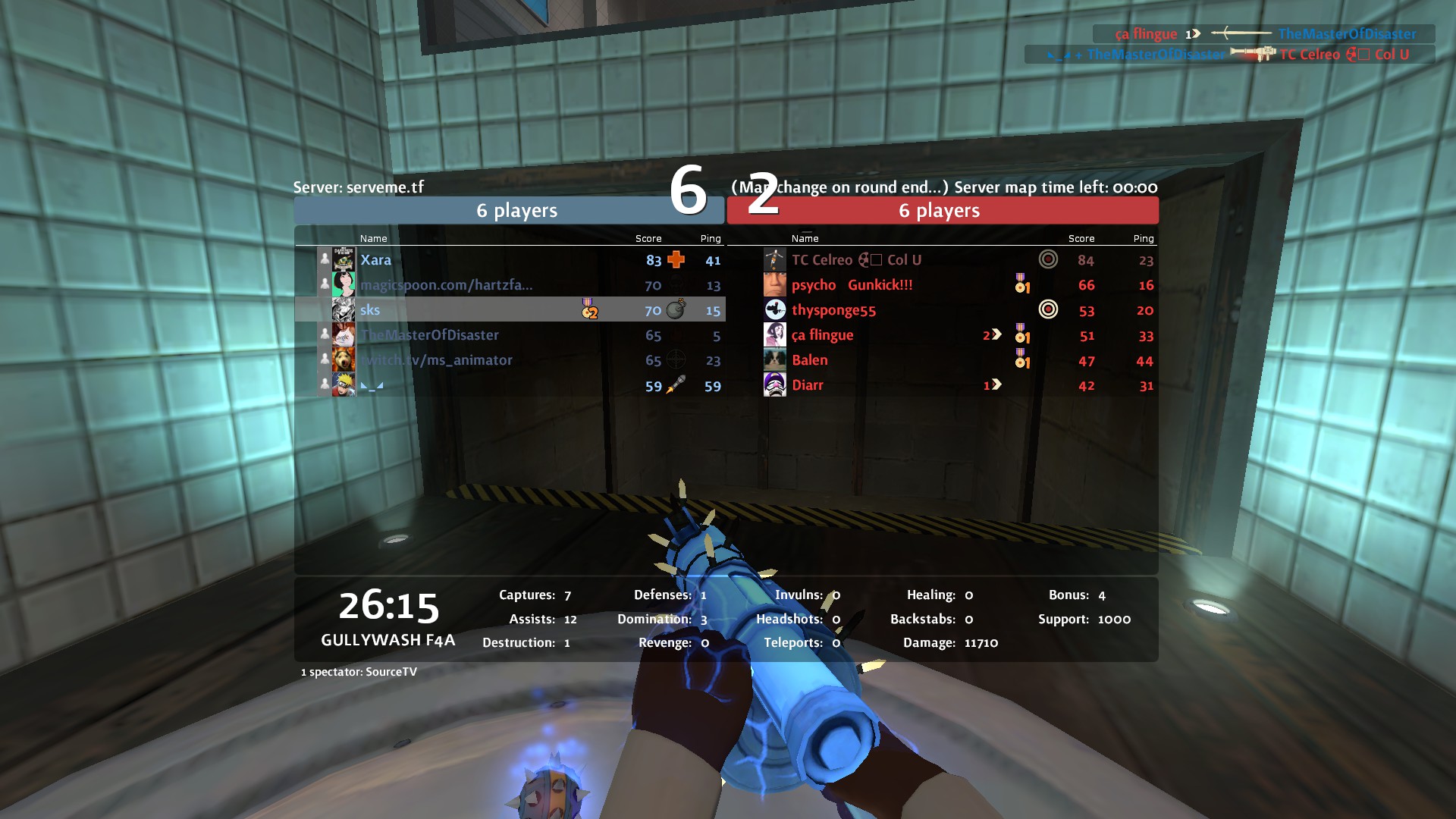Click psycho Gunkick!!!'s avatar thumbnail
Image resolution: width=1456 pixels, height=819 pixels.
[774, 285]
